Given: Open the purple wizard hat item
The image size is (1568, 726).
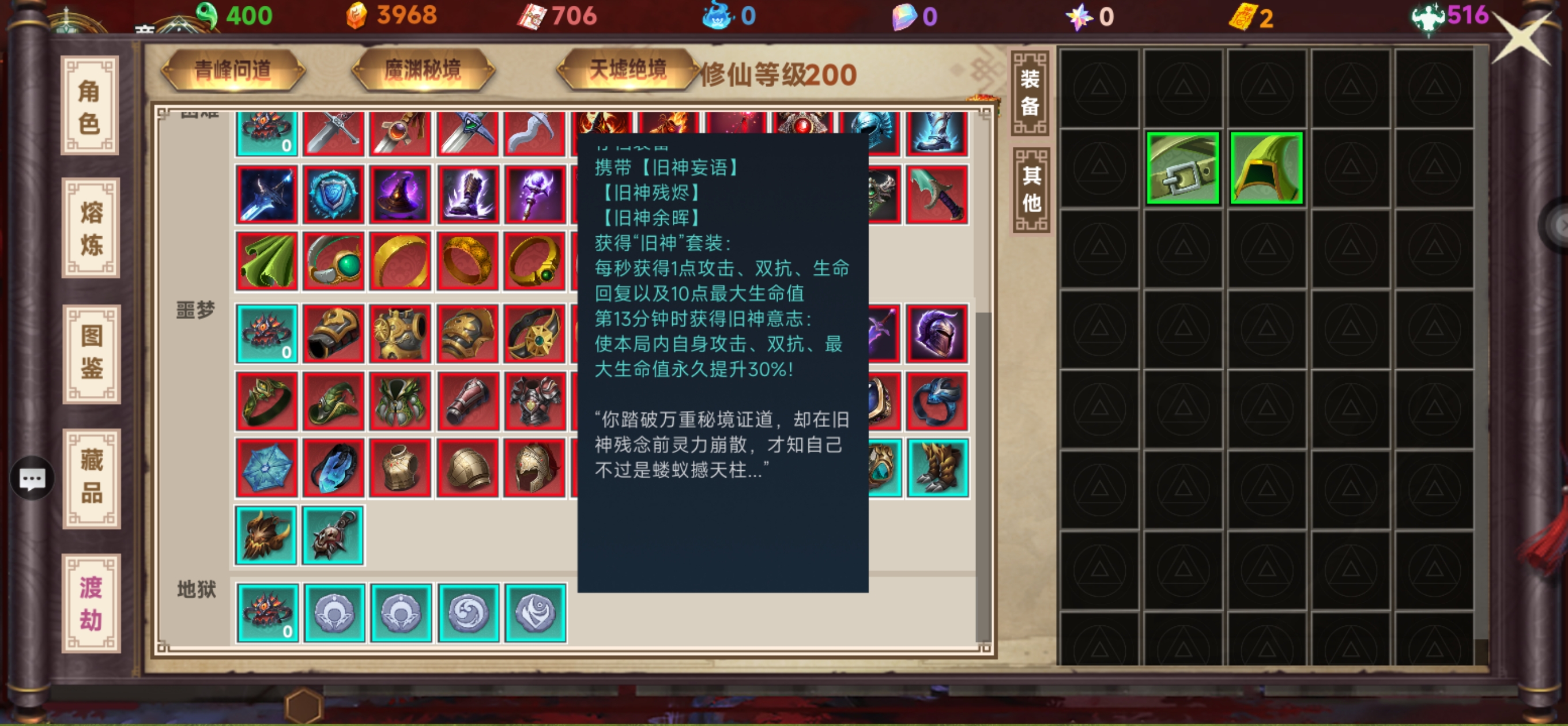Looking at the screenshot, I should pos(401,195).
